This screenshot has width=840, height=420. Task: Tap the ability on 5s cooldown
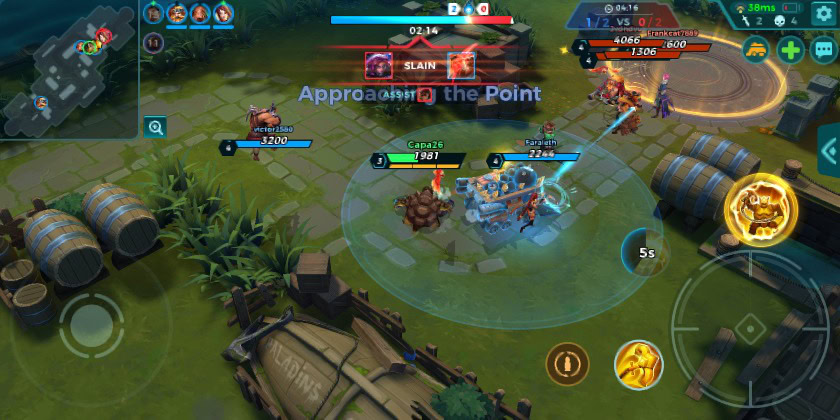[646, 252]
